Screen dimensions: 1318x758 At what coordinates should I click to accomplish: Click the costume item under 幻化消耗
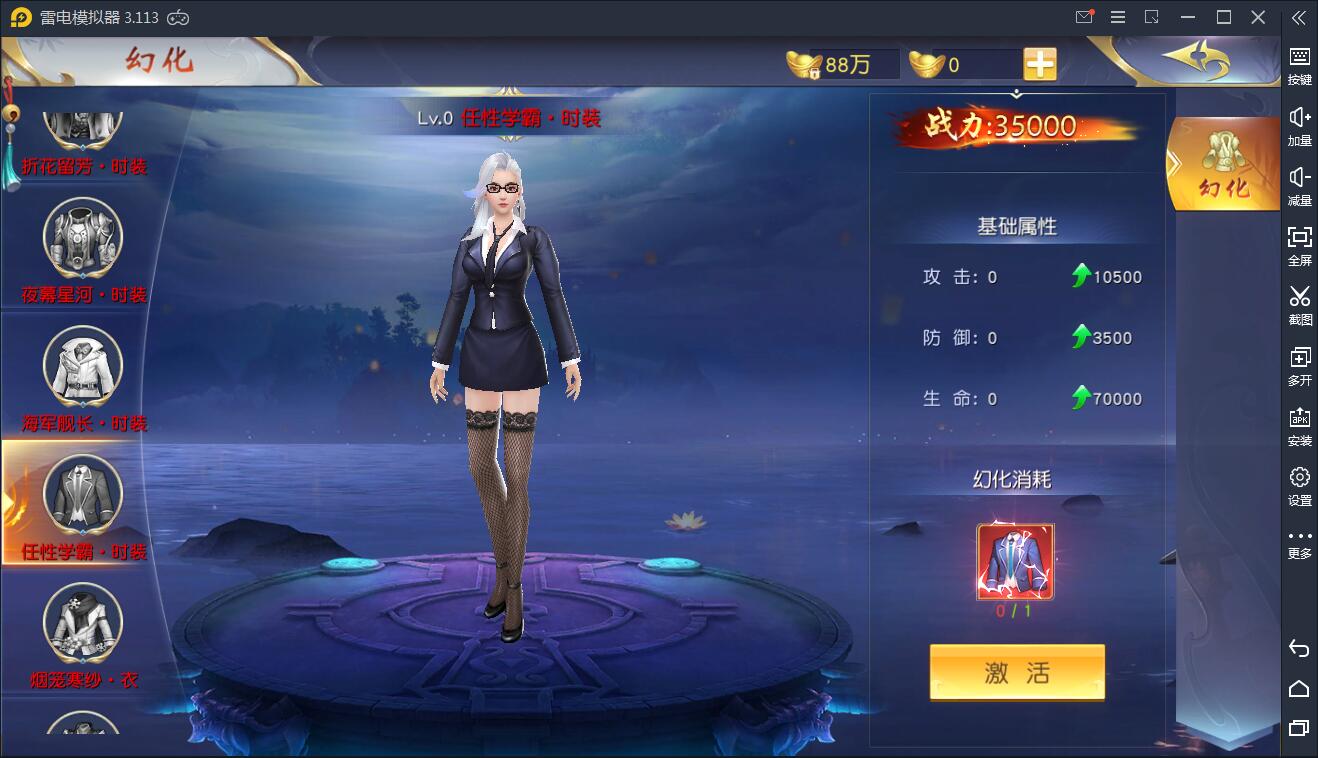[1016, 560]
